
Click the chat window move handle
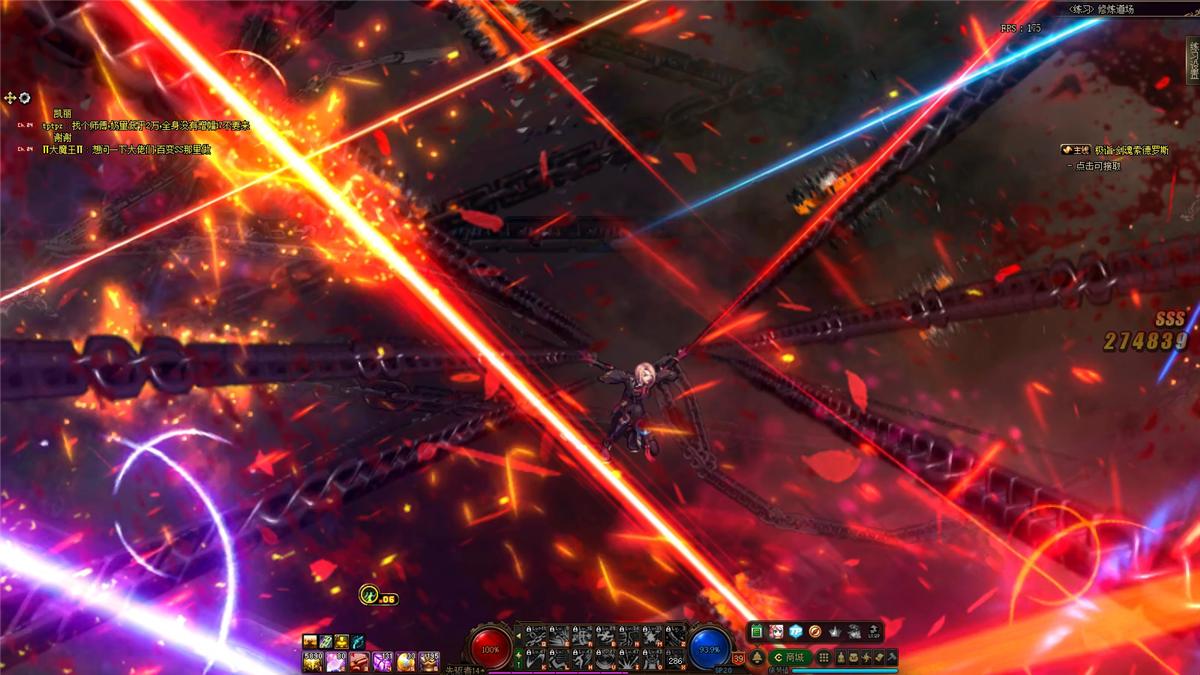(11, 97)
